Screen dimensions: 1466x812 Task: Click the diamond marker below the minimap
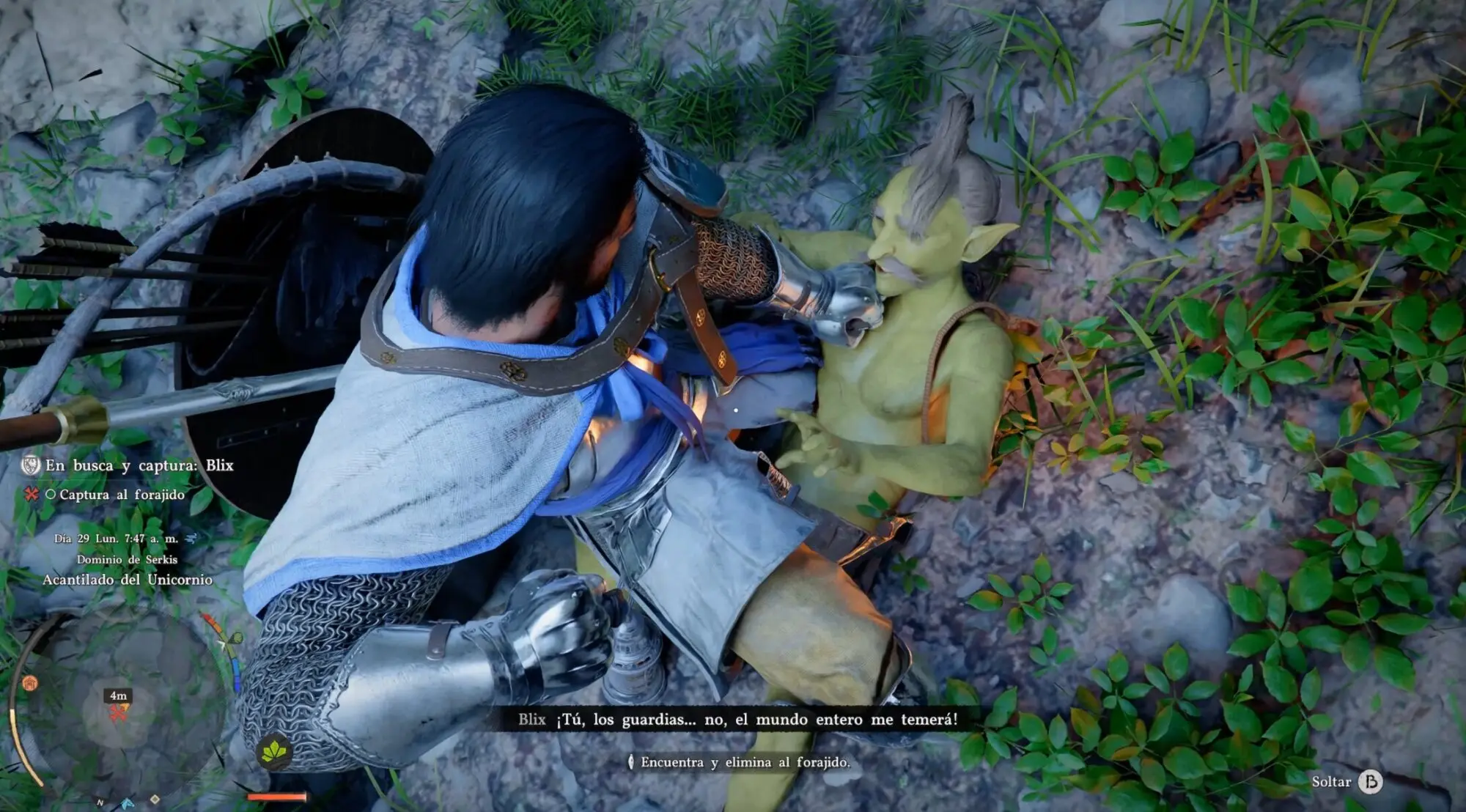[x=155, y=799]
